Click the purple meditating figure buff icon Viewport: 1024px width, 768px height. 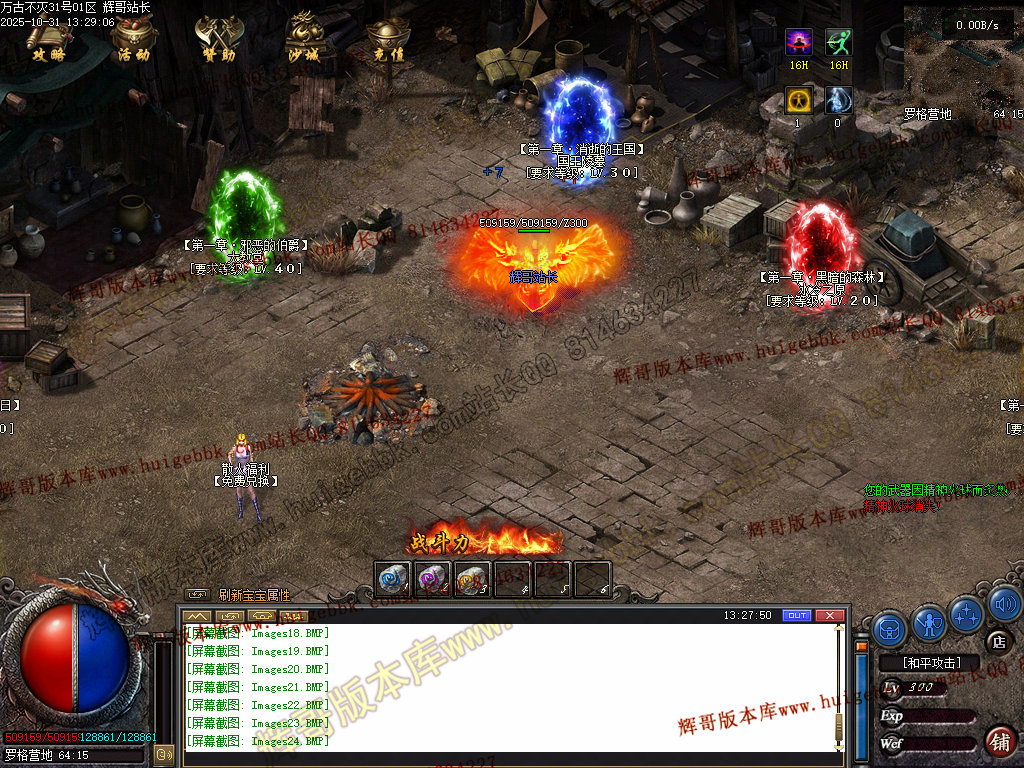[x=798, y=42]
